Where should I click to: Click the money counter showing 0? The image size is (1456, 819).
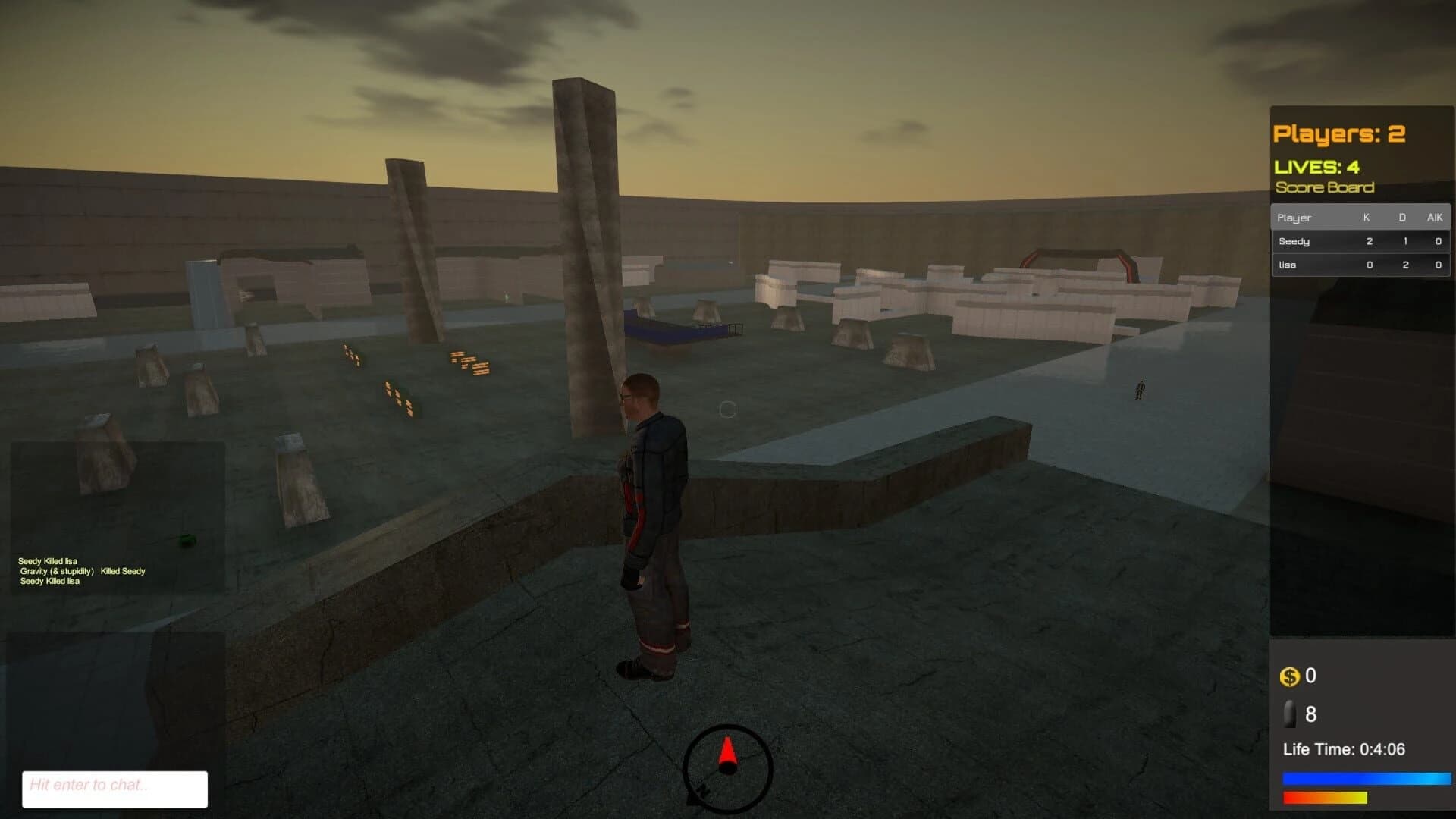tap(1310, 676)
